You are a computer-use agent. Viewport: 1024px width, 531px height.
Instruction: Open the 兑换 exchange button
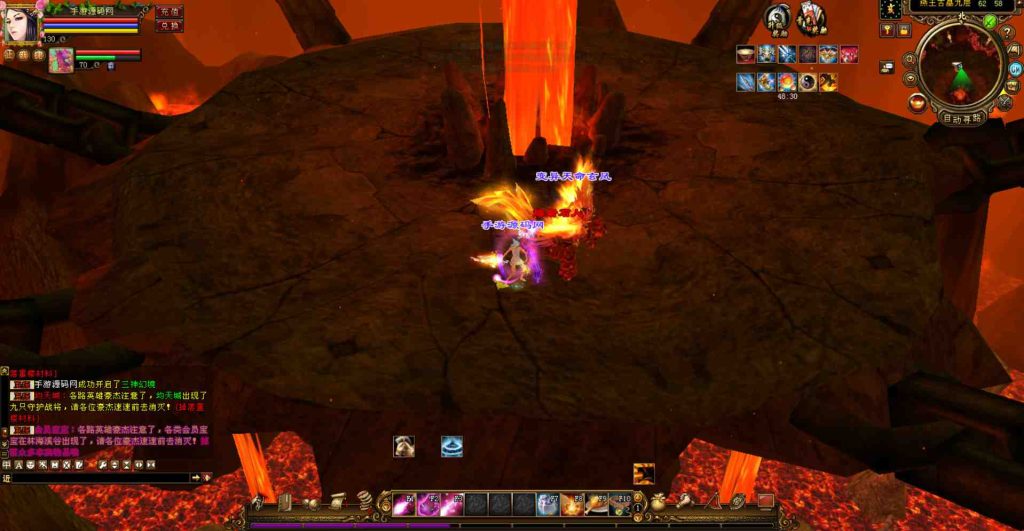pyautogui.click(x=169, y=26)
